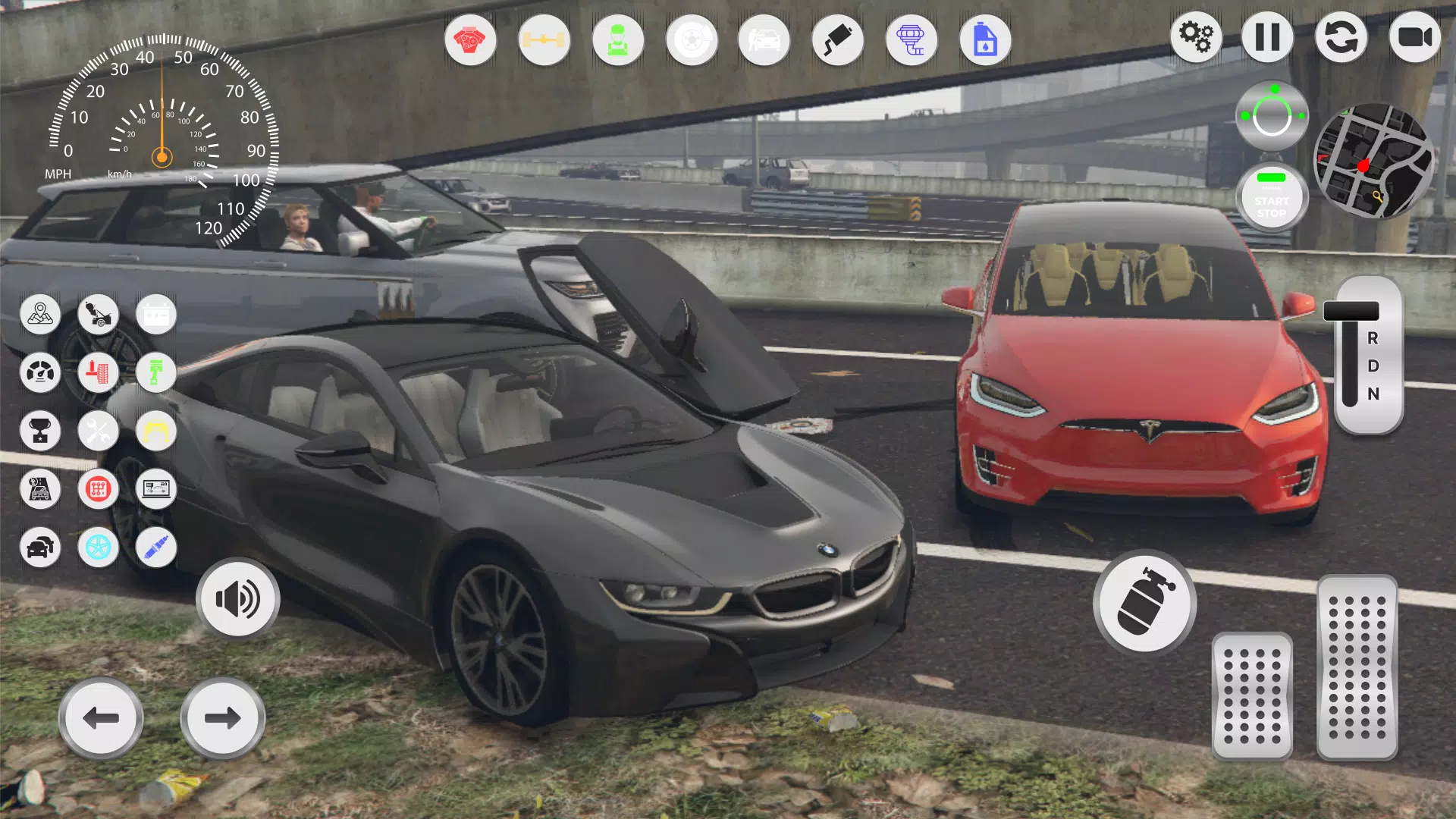Open the battery menu

coord(155,314)
